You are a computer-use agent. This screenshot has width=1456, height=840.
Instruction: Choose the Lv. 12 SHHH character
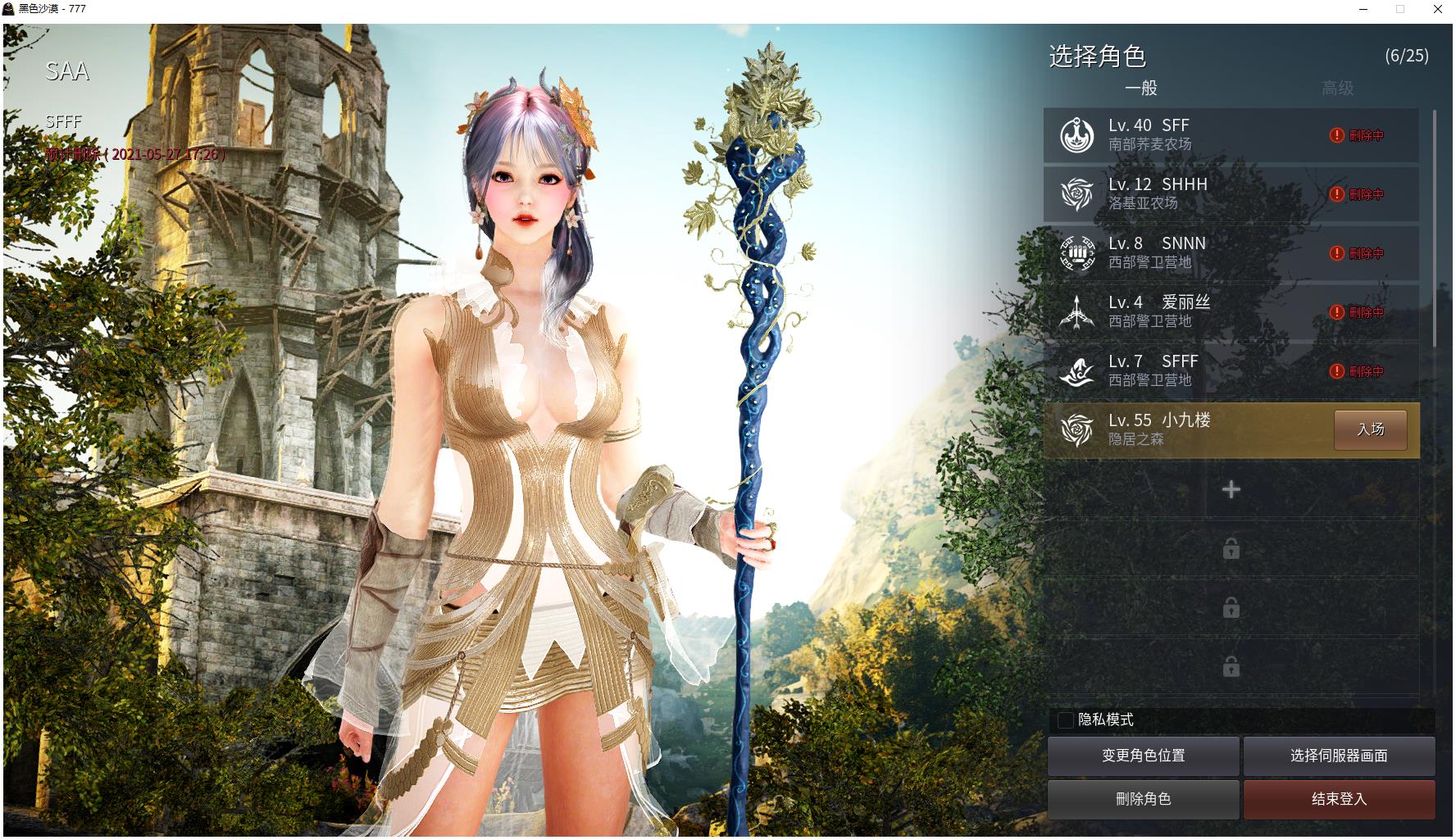(x=1189, y=194)
